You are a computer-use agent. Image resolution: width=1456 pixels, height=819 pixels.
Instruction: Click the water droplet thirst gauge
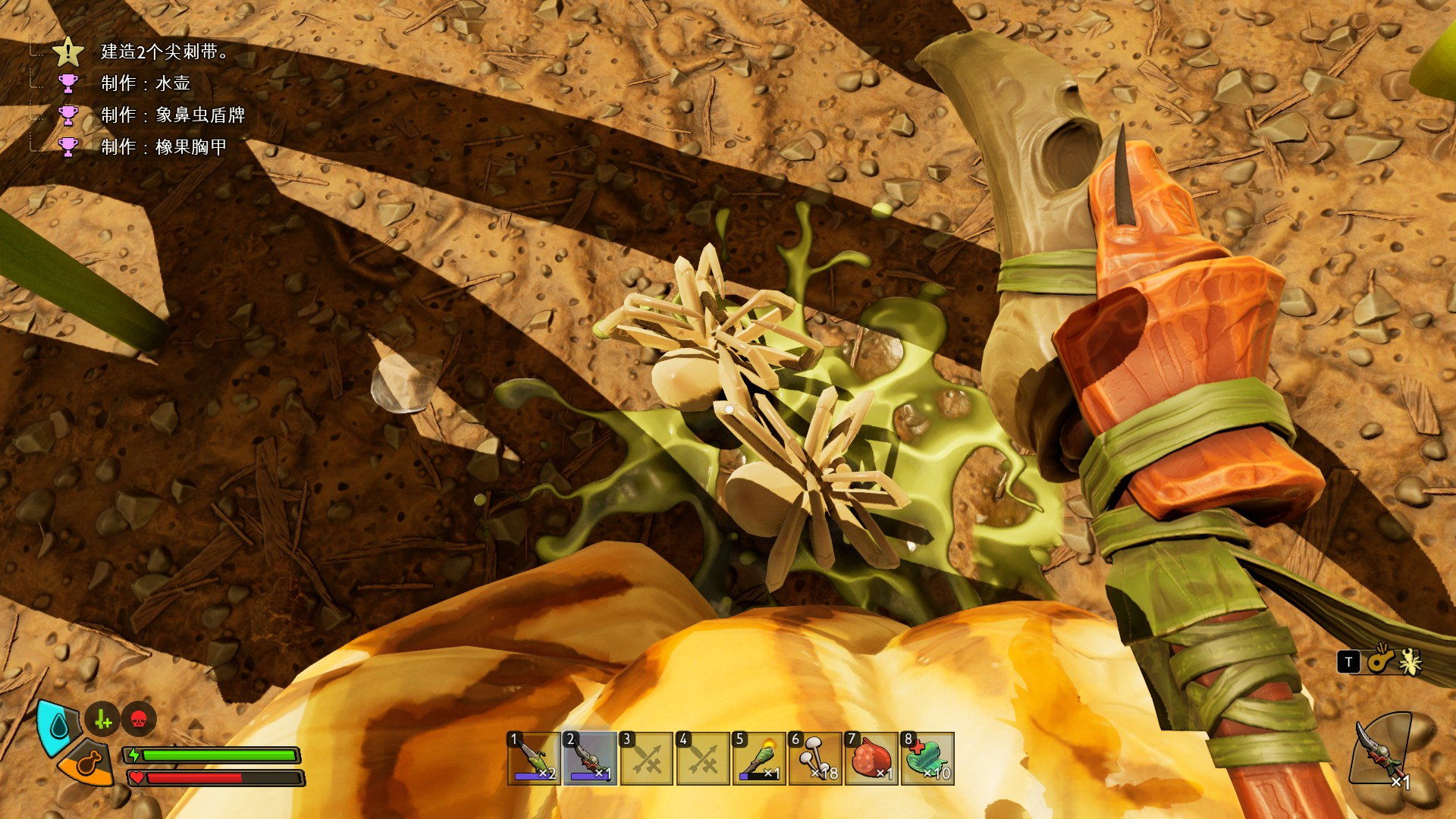click(59, 726)
